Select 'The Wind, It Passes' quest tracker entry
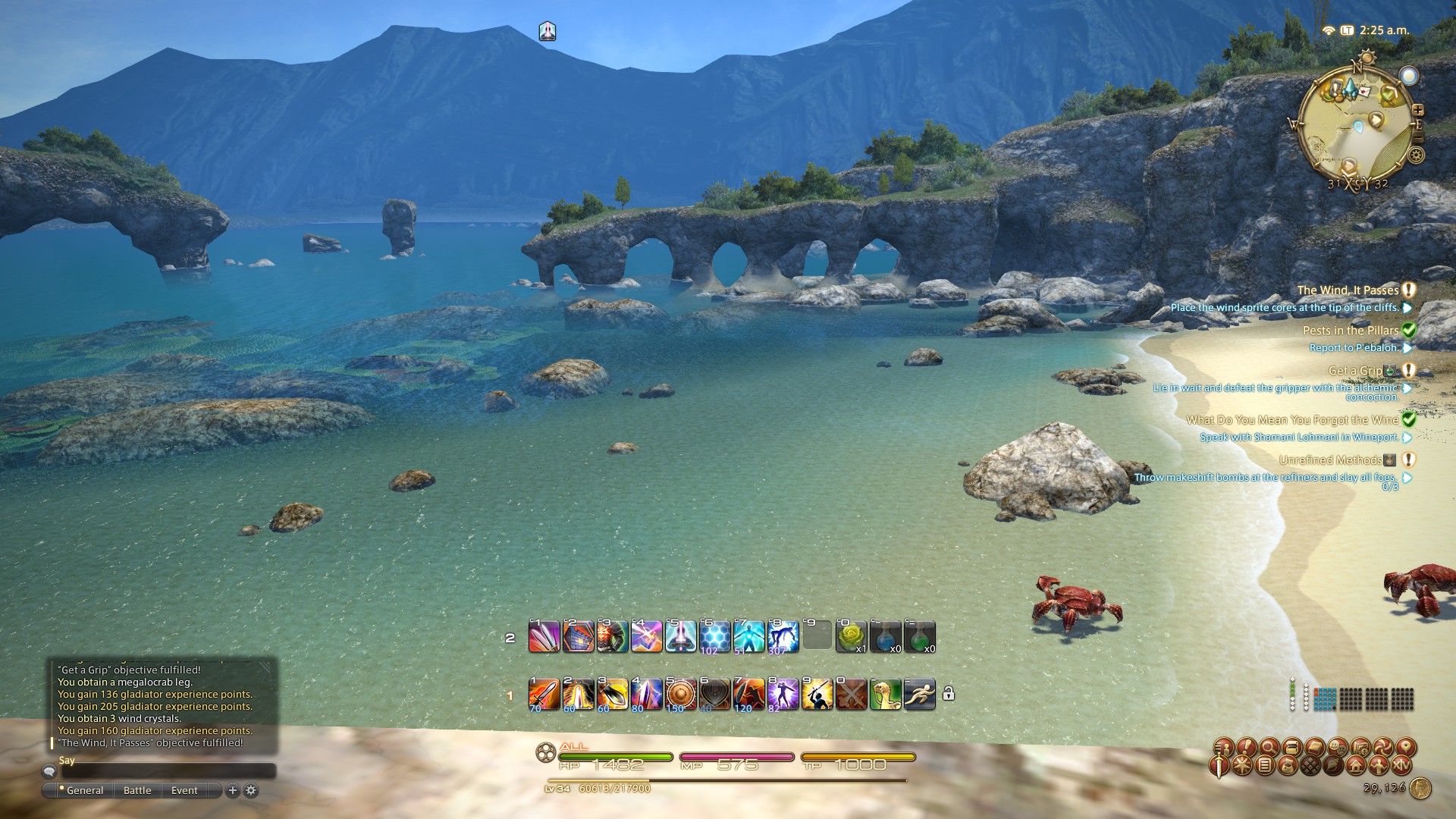This screenshot has height=819, width=1456. point(1348,290)
